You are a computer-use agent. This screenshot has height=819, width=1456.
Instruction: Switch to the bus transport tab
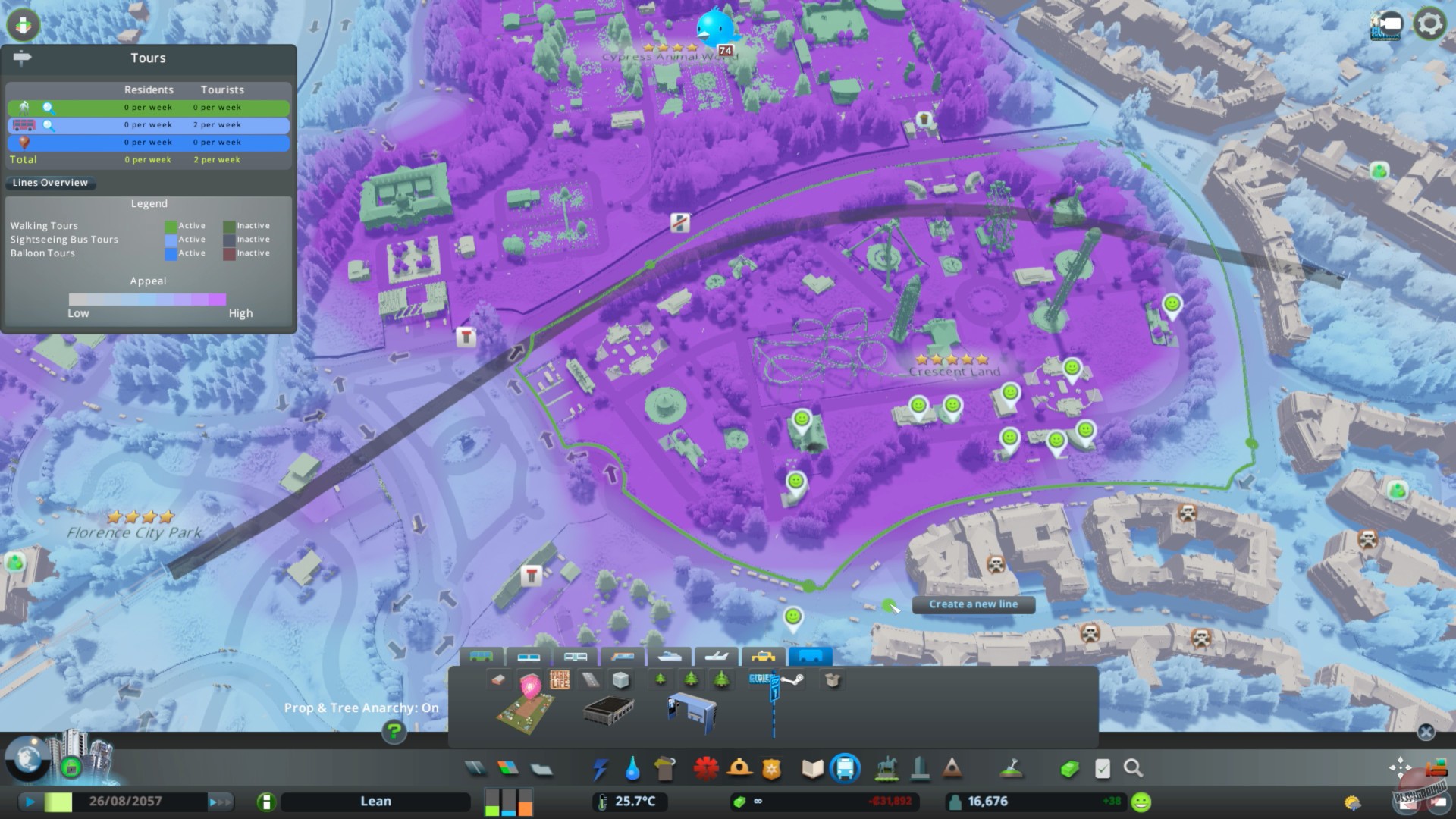481,657
